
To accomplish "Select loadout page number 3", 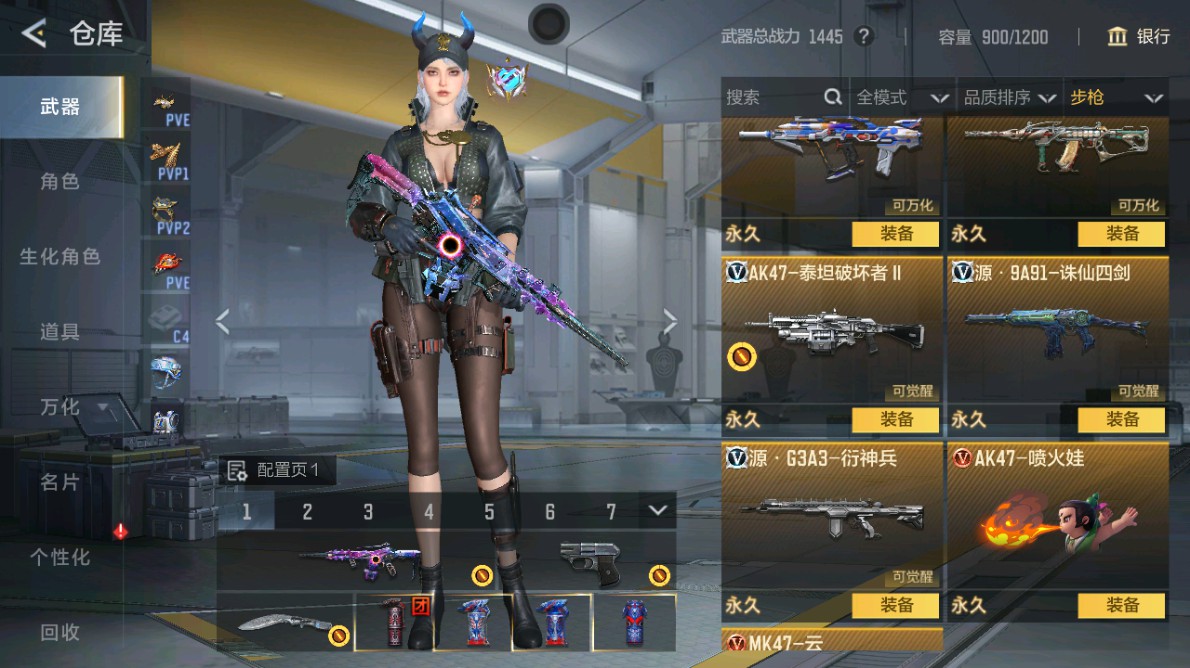I will pos(368,512).
